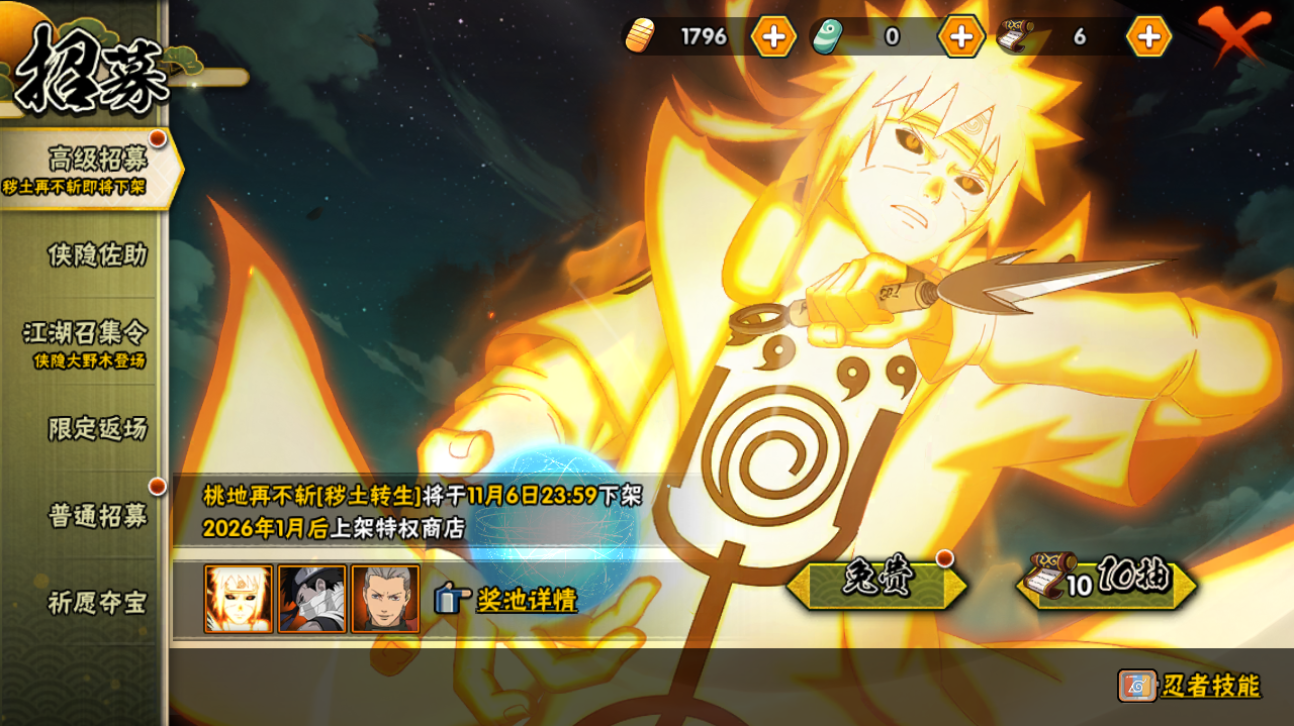Switch to the 限定返场 tab
The width and height of the screenshot is (1294, 726).
click(96, 428)
